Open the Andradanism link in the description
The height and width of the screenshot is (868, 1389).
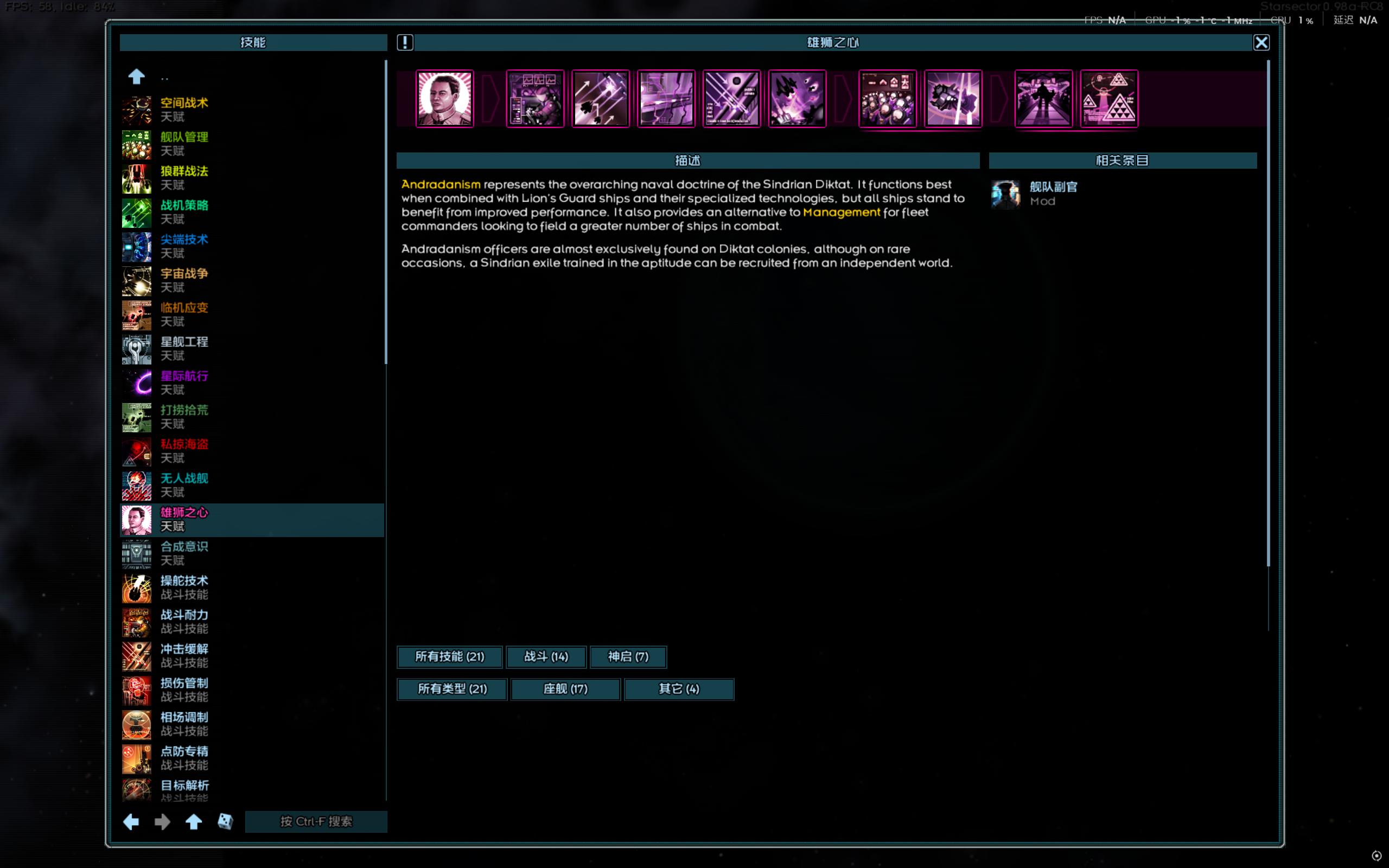pyautogui.click(x=440, y=184)
